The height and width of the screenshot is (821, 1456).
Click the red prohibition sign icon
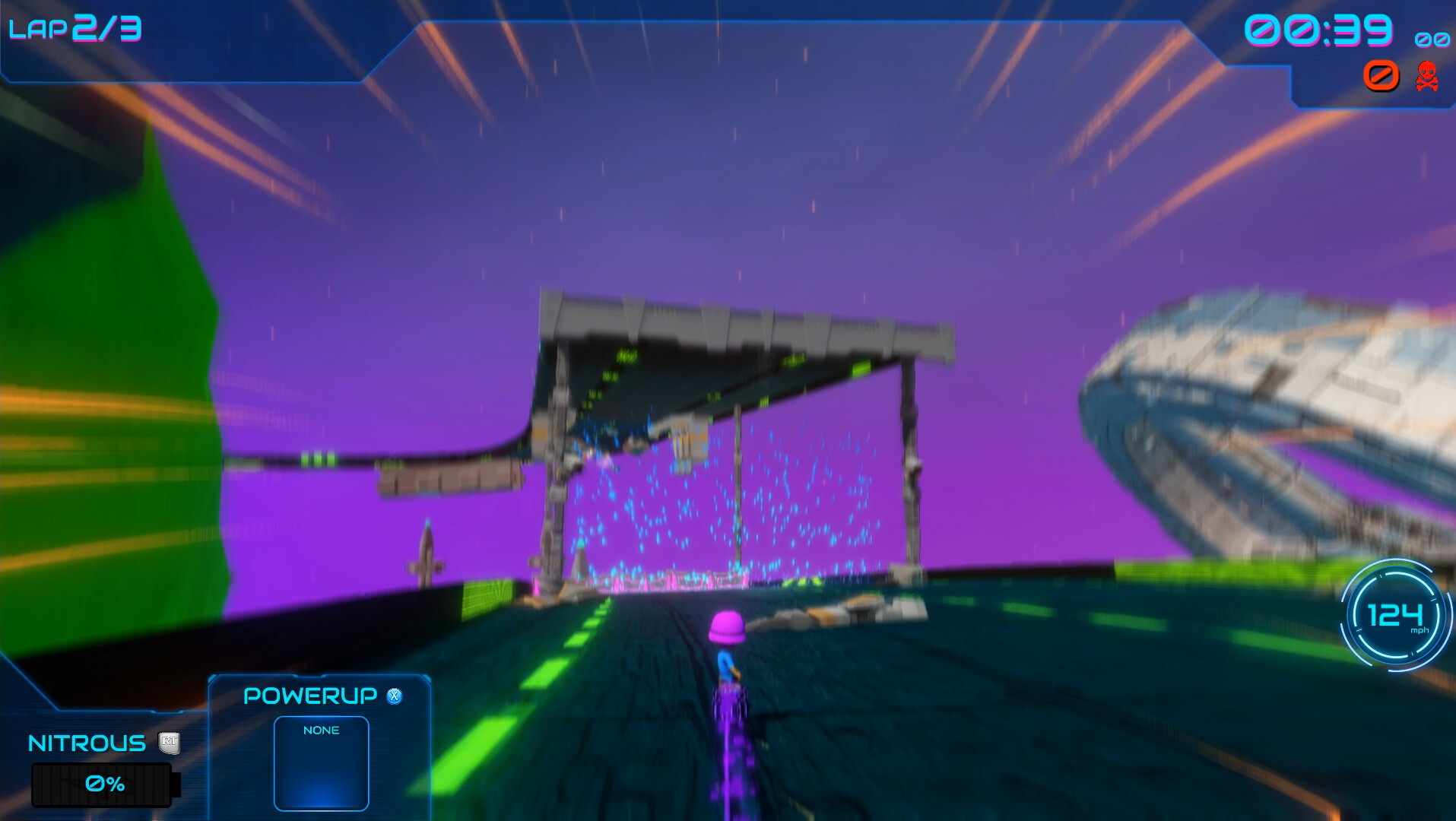(1381, 76)
